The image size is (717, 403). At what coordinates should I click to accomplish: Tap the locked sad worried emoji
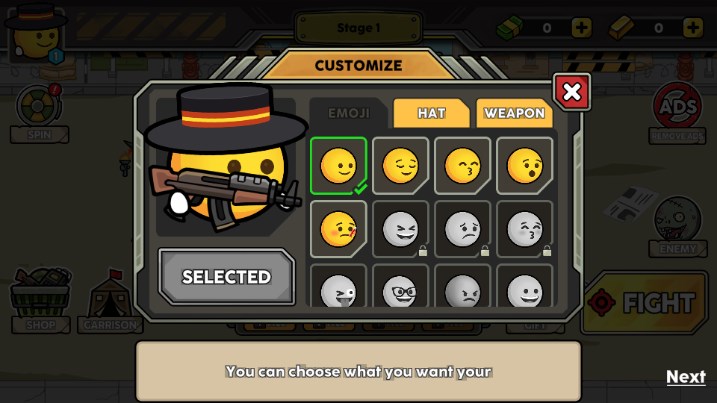pyautogui.click(x=462, y=229)
